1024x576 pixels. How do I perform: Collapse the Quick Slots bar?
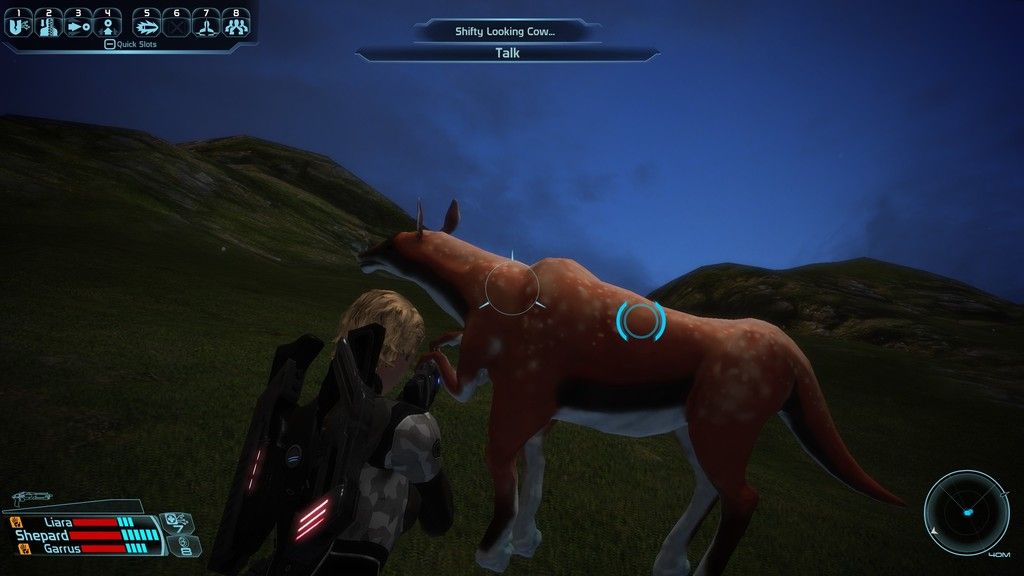[x=109, y=45]
